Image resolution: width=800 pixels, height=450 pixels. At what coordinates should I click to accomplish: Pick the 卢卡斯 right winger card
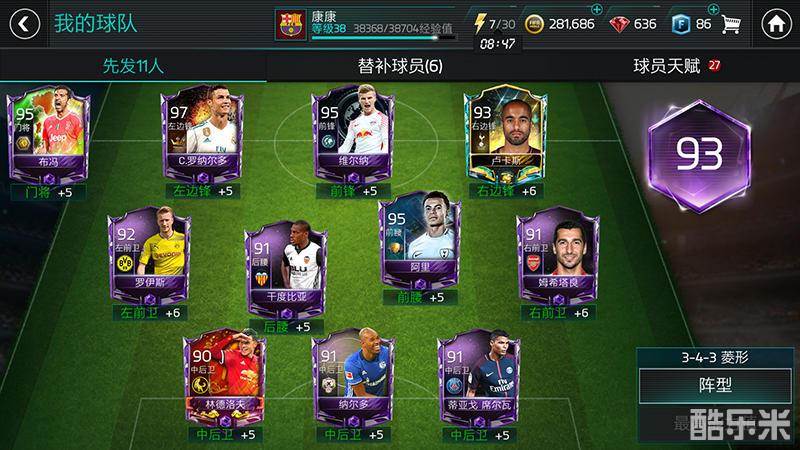[503, 135]
